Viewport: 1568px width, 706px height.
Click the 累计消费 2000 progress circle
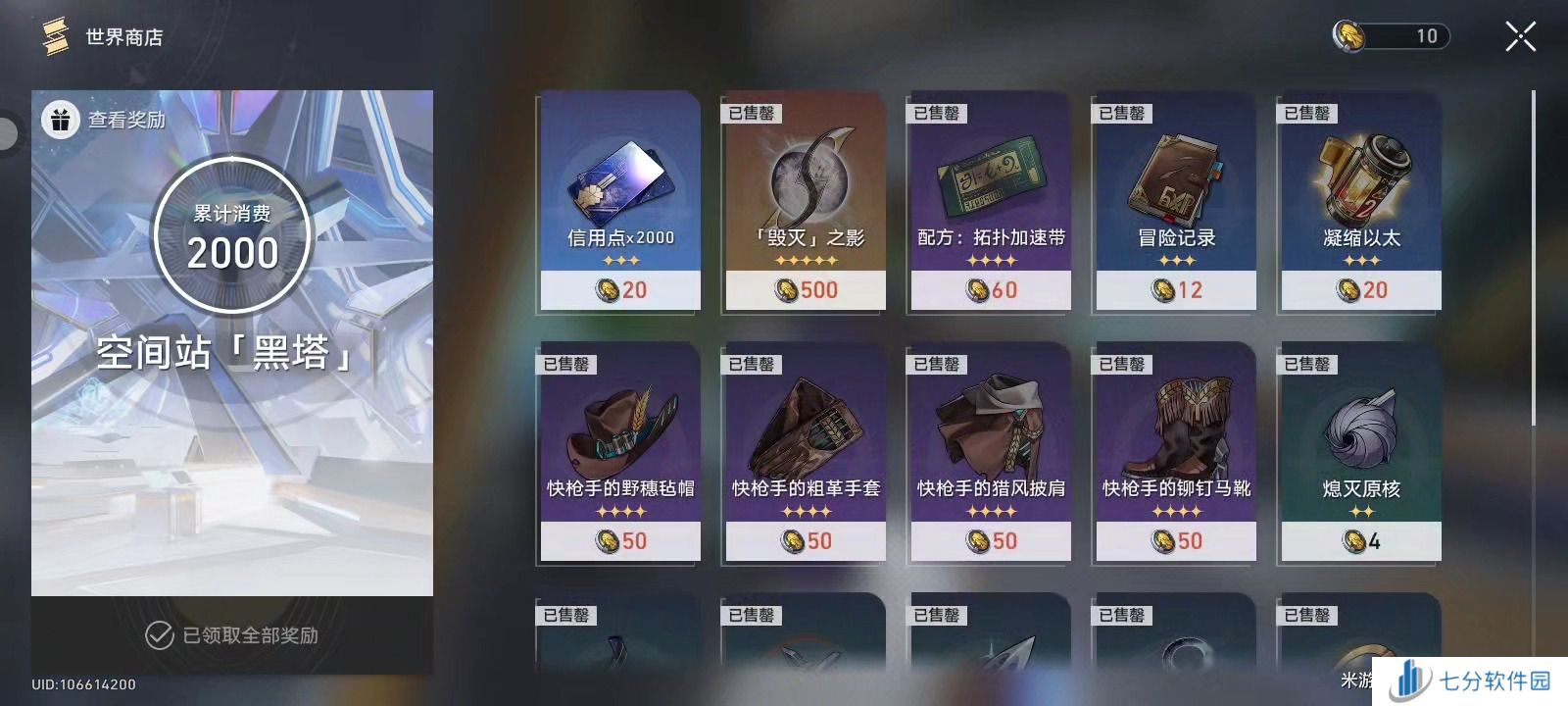pos(231,235)
